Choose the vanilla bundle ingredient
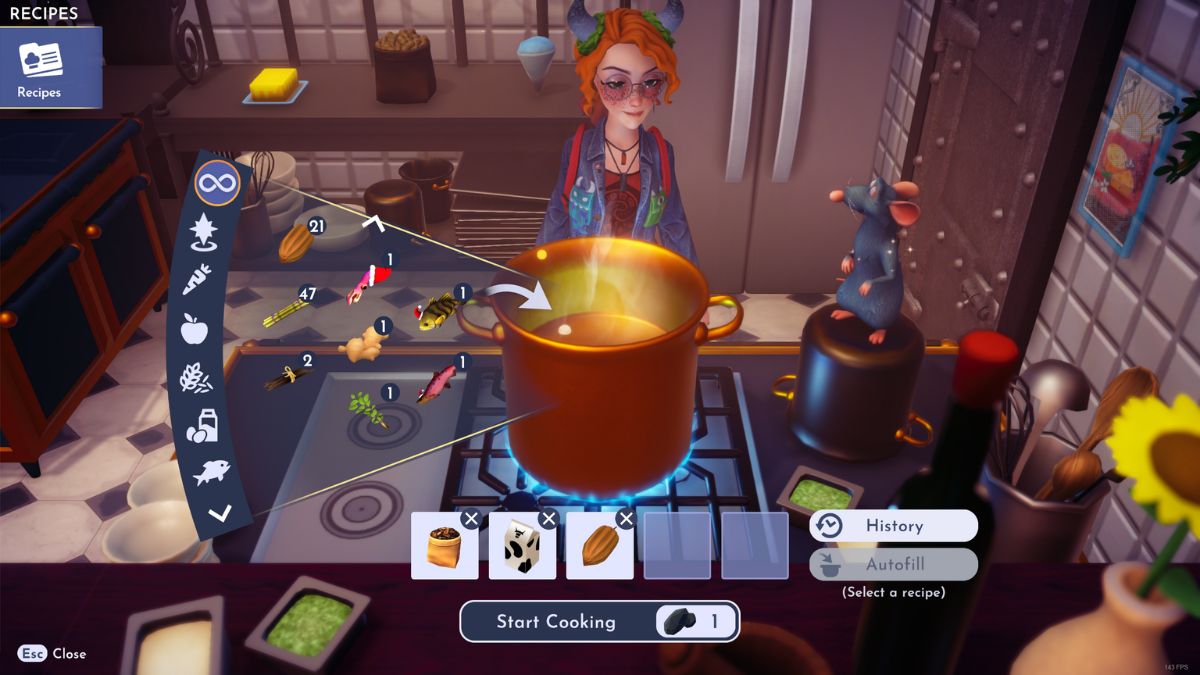Viewport: 1200px width, 675px height. pos(285,376)
